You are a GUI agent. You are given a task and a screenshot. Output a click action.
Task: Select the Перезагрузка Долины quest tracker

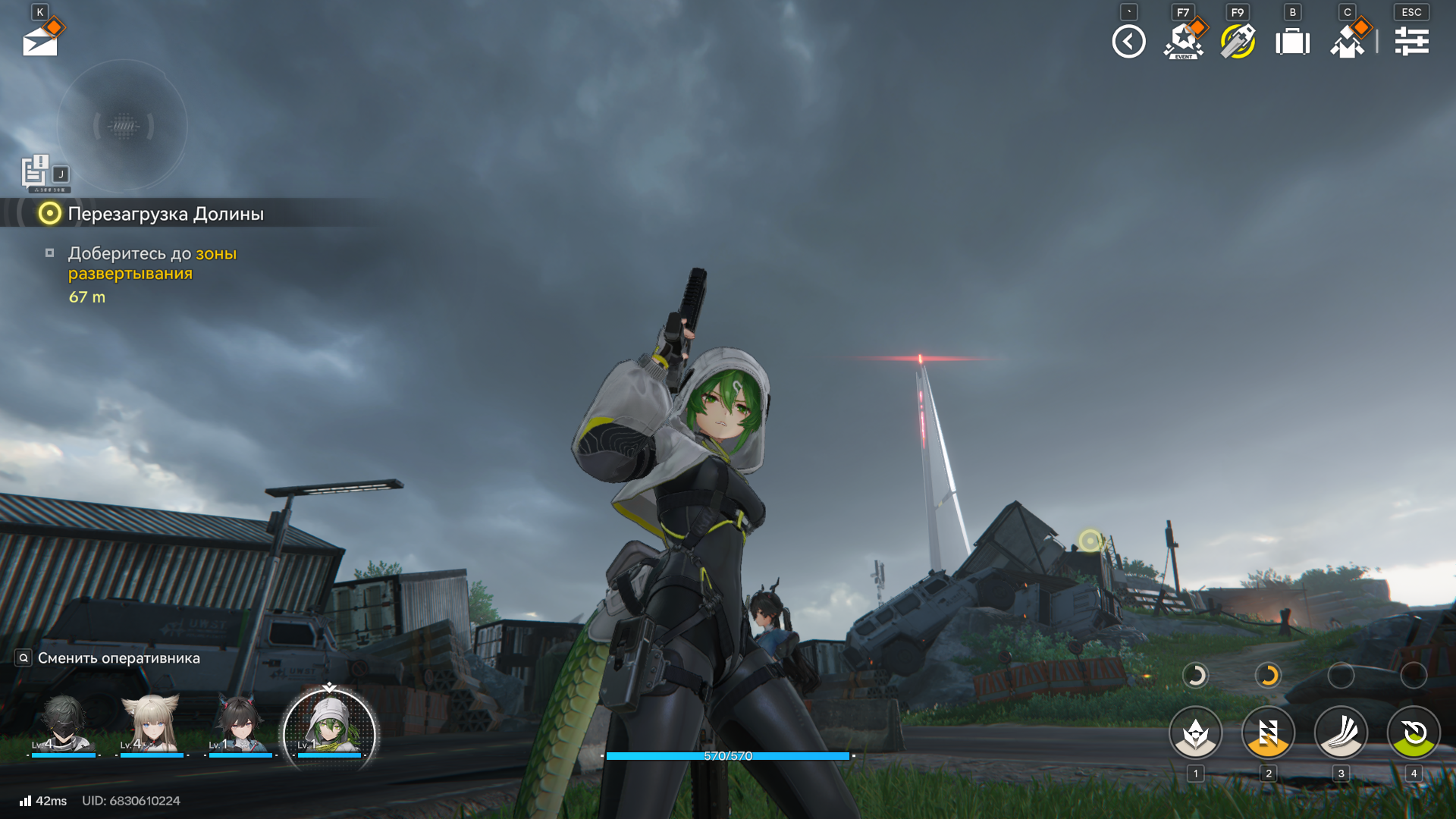165,214
